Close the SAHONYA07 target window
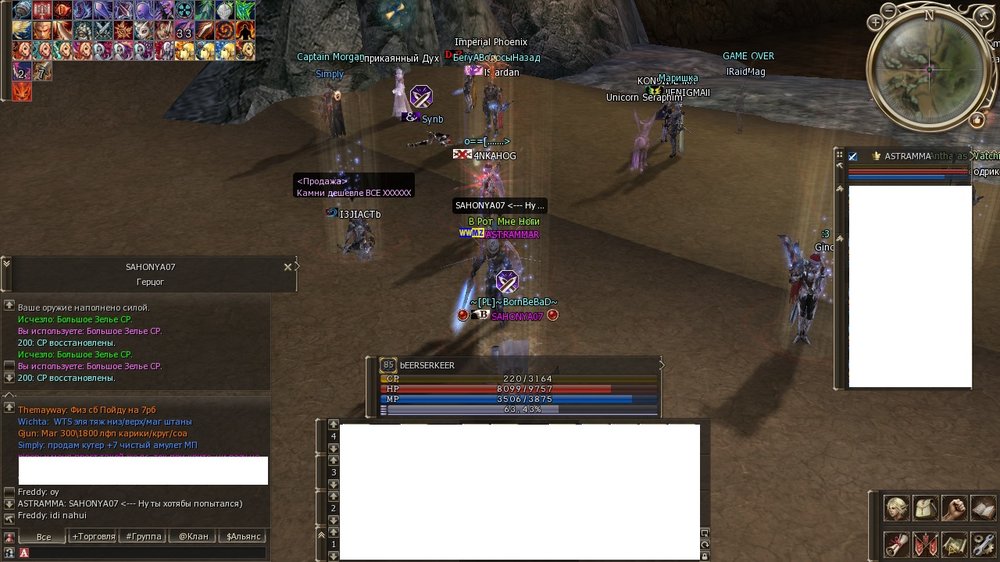Screen dimensions: 1000x562 click(x=288, y=267)
